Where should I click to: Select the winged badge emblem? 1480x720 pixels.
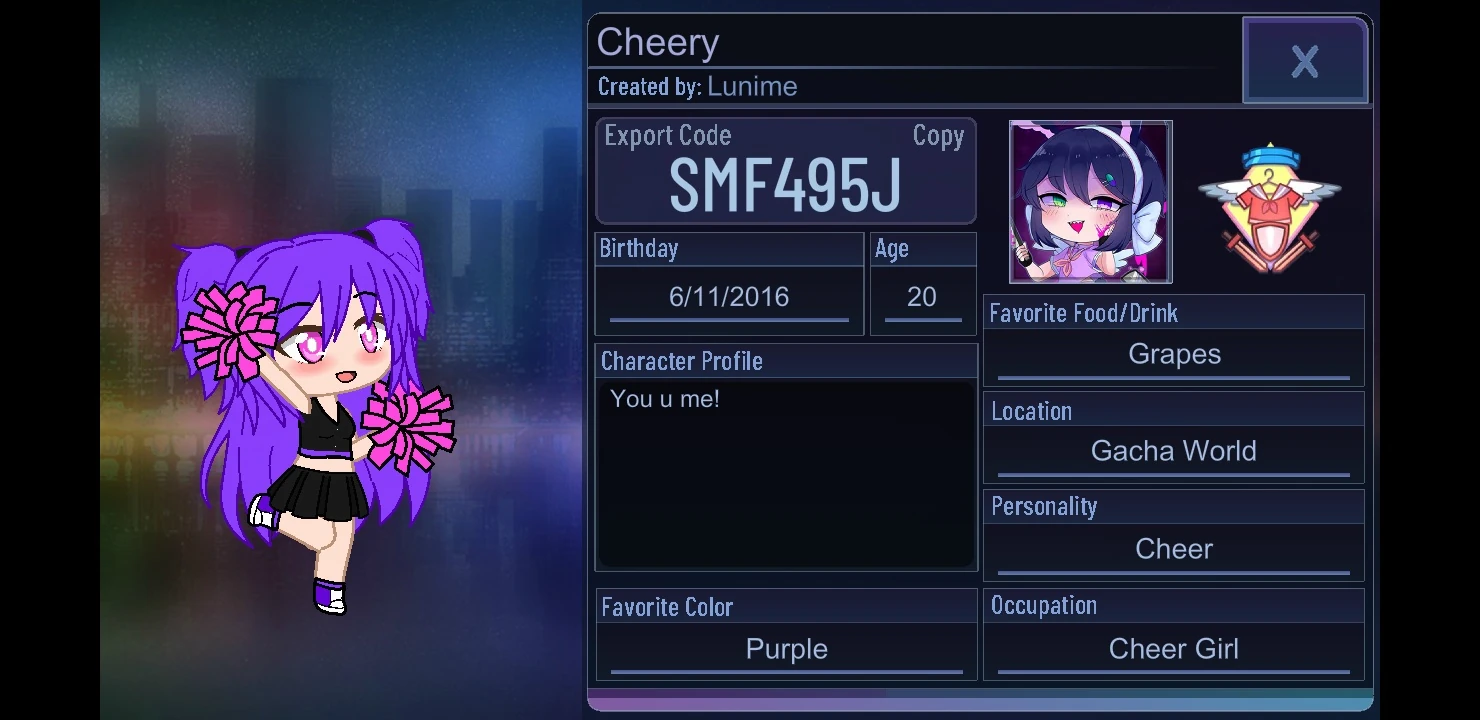tap(1272, 200)
